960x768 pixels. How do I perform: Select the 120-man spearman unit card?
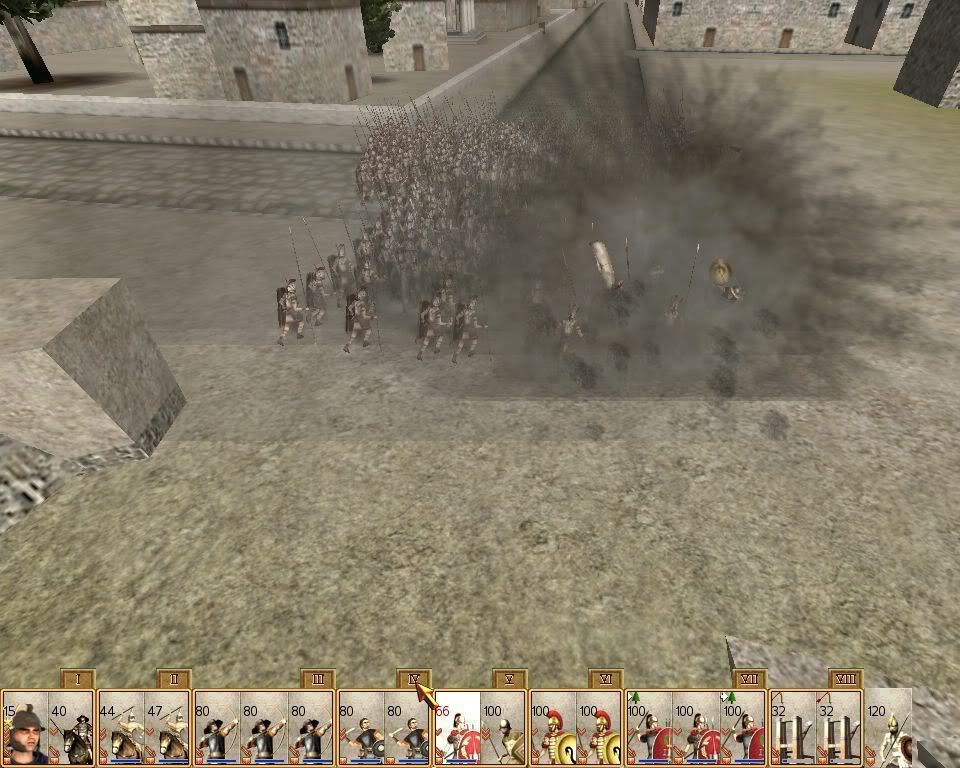pos(888,728)
